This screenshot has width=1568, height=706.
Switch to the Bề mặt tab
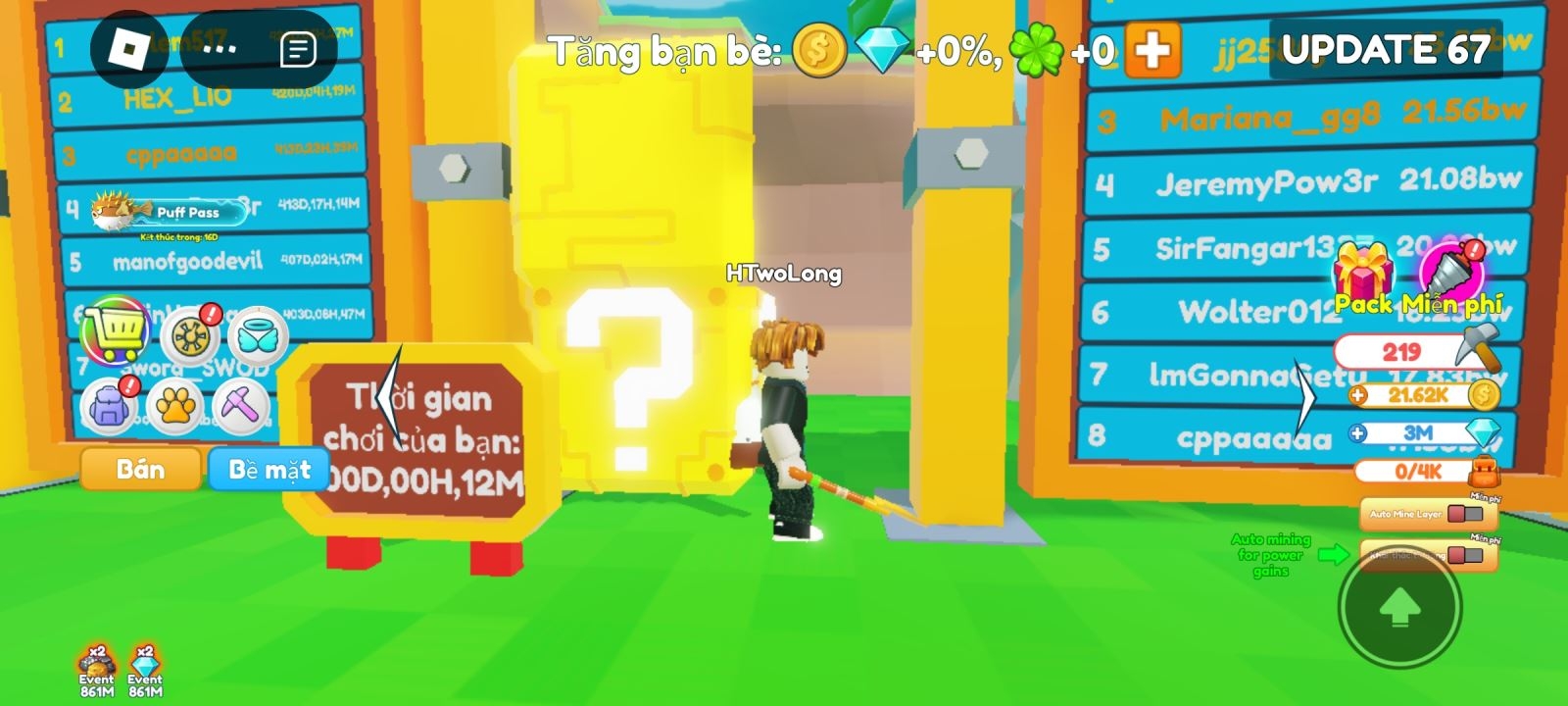[x=268, y=469]
